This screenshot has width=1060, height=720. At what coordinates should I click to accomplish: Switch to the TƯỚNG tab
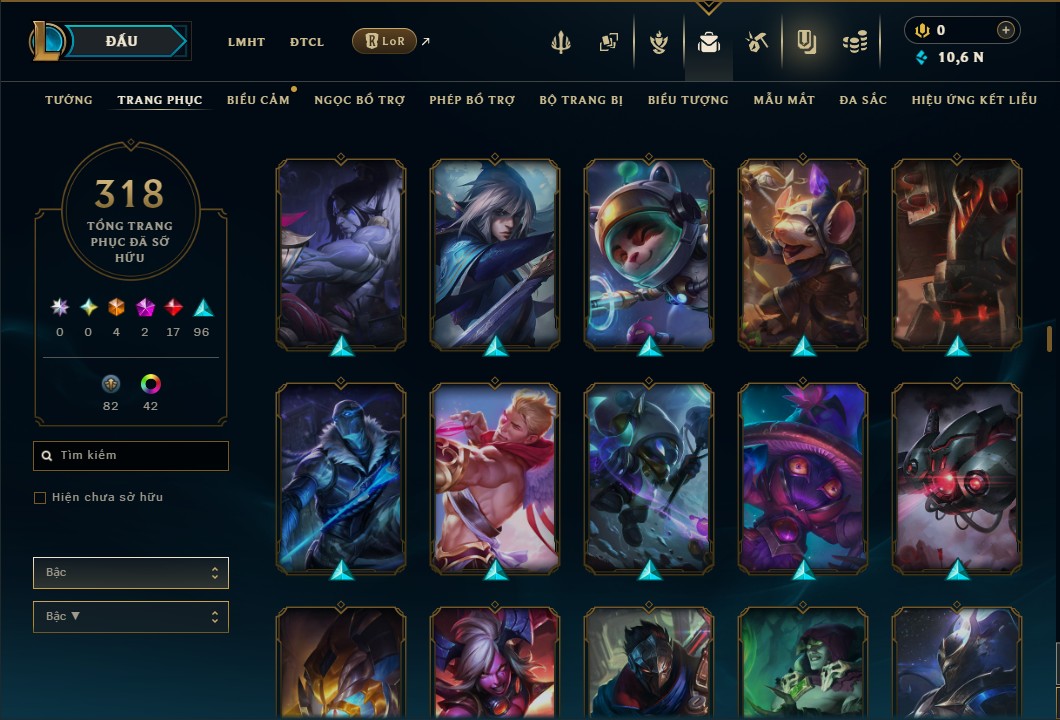click(69, 100)
